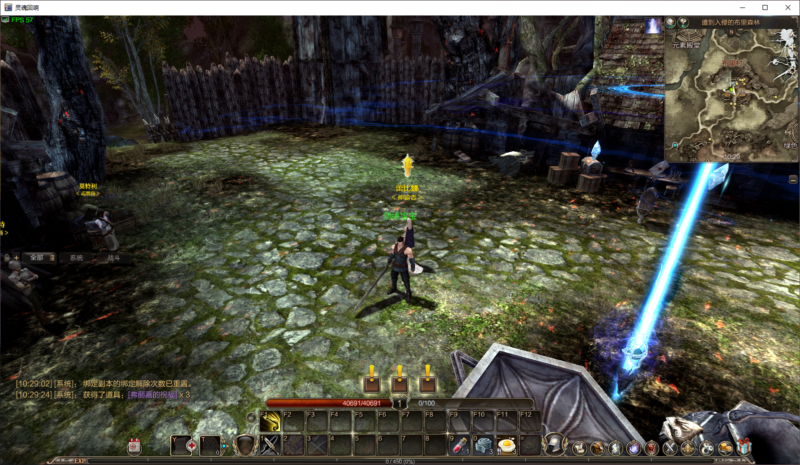Select the crossed swords skill slot

[x=269, y=445]
